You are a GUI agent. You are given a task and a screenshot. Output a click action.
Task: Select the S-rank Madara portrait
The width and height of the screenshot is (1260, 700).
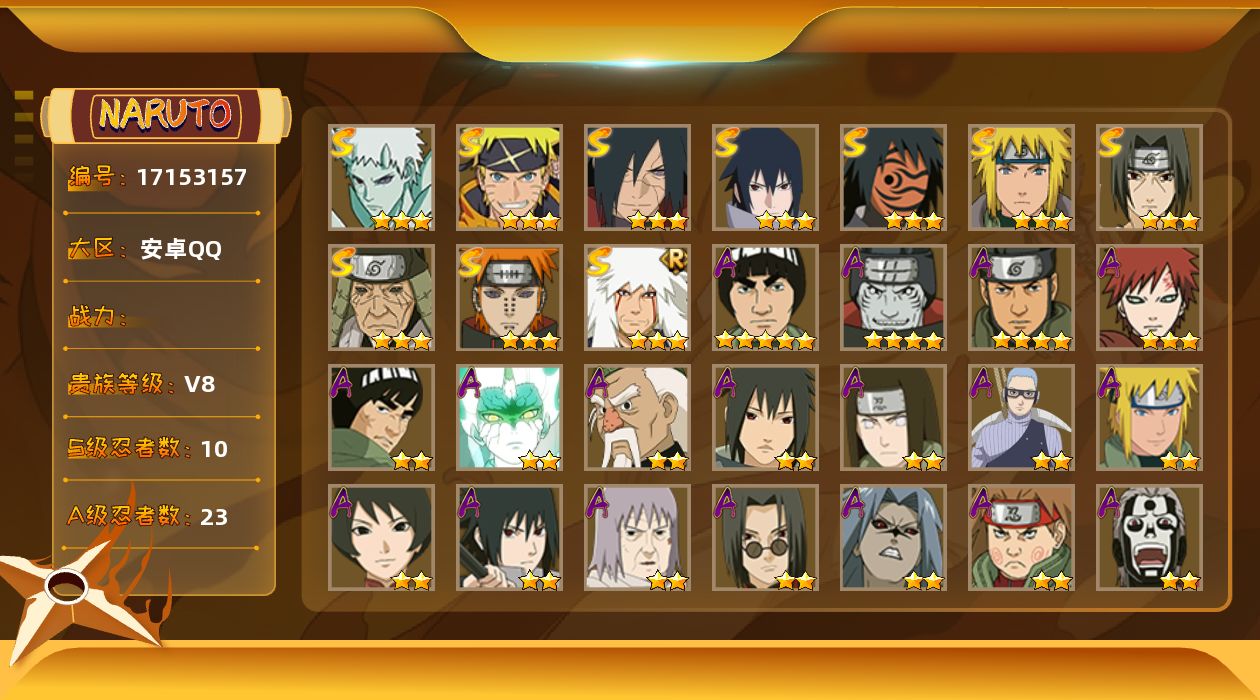pos(637,177)
